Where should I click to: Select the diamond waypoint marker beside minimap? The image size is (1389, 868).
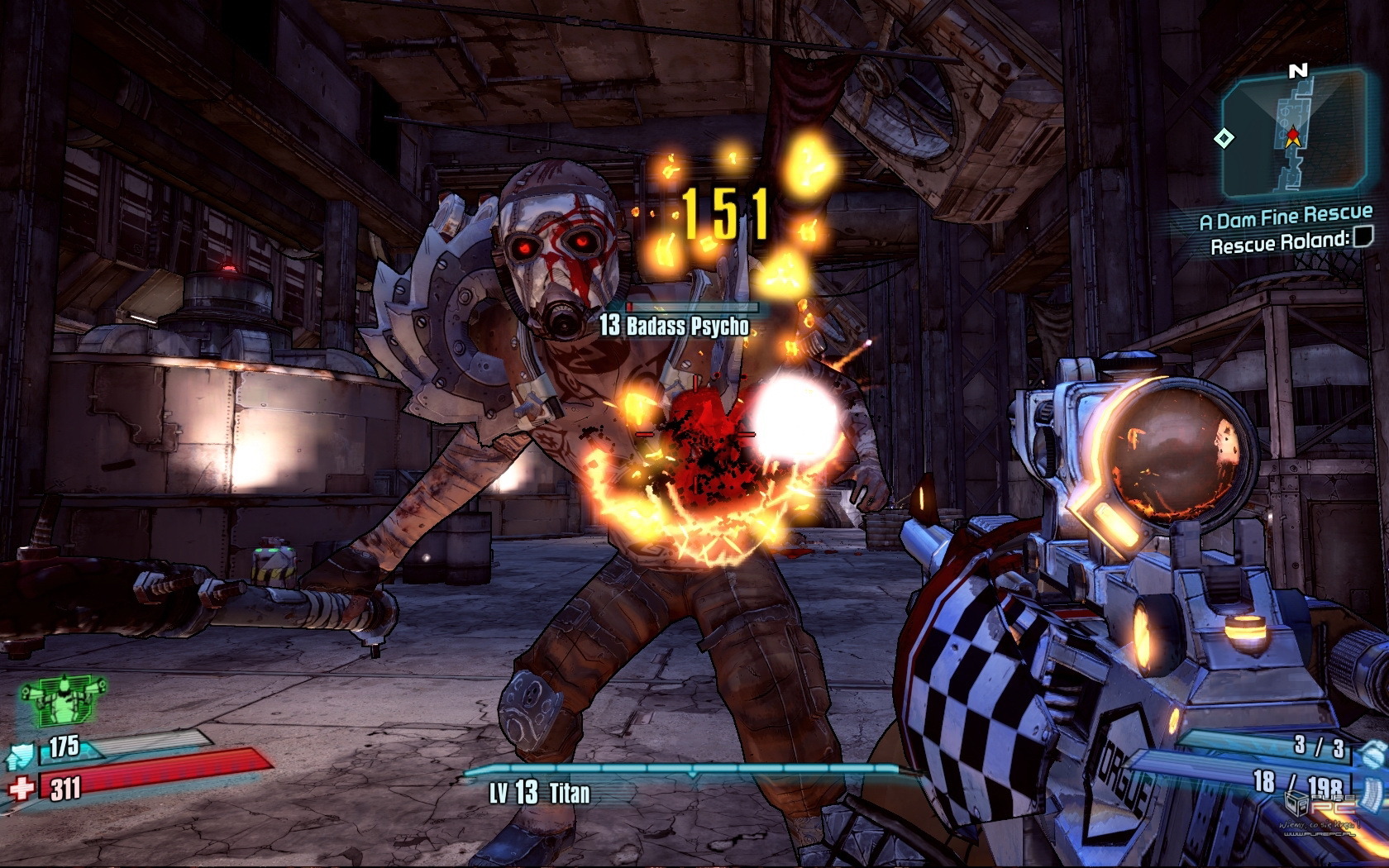(1224, 138)
